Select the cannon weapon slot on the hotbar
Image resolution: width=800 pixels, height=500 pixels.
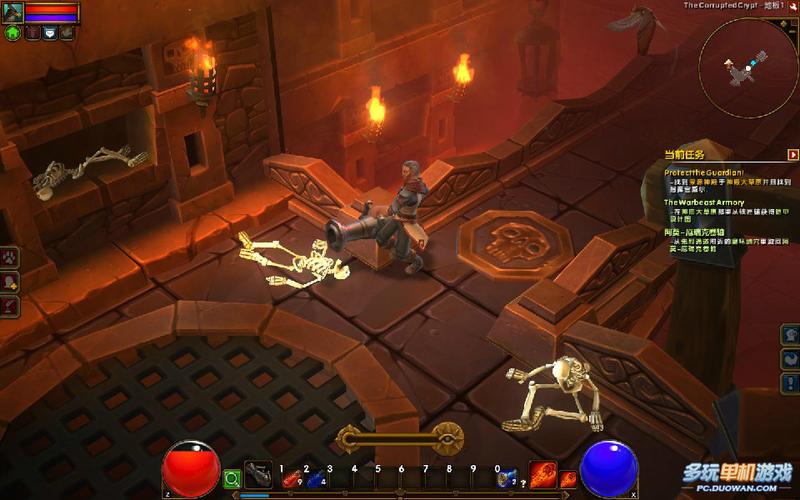coord(259,475)
